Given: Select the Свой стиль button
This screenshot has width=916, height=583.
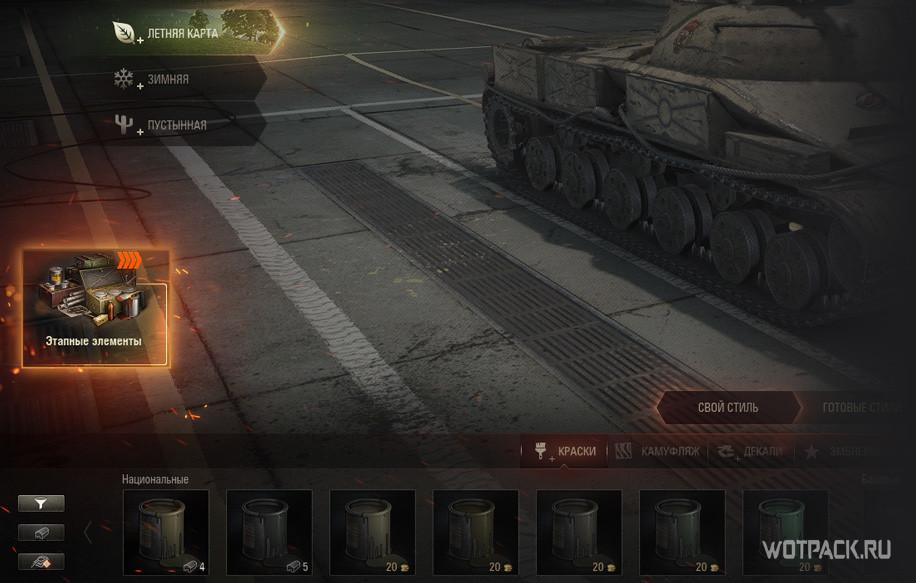Looking at the screenshot, I should coord(727,408).
